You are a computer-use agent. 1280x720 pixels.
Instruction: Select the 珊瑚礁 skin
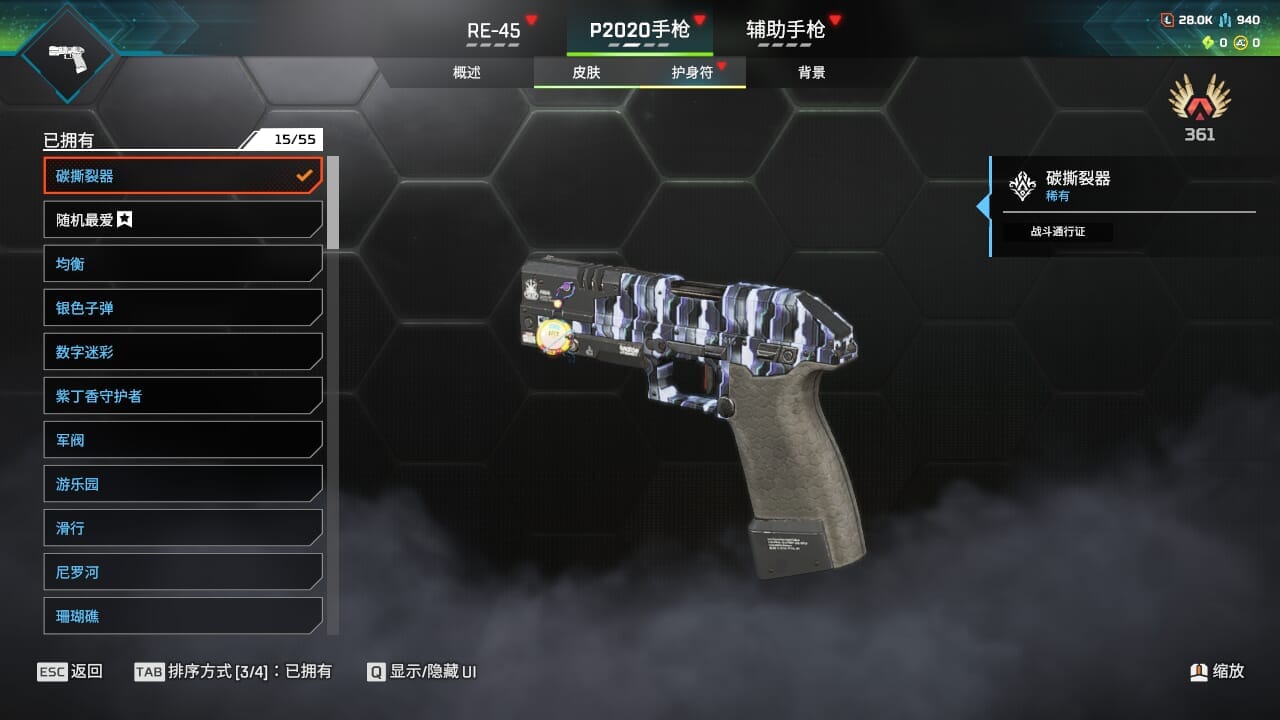tap(183, 616)
